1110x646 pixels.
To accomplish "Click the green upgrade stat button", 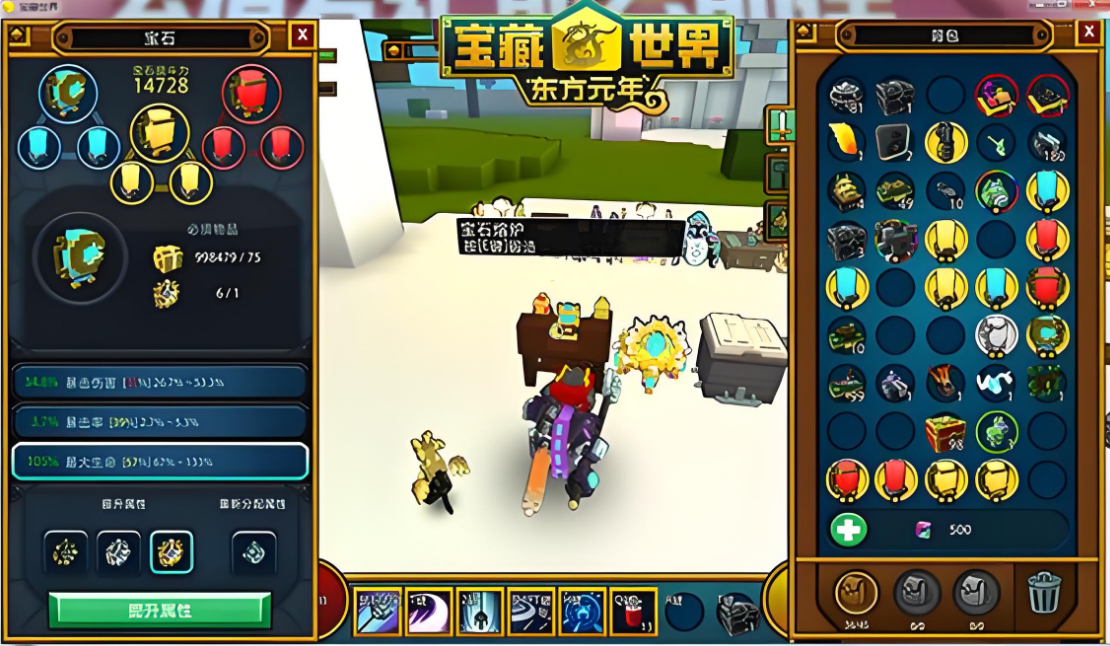I will tap(160, 609).
